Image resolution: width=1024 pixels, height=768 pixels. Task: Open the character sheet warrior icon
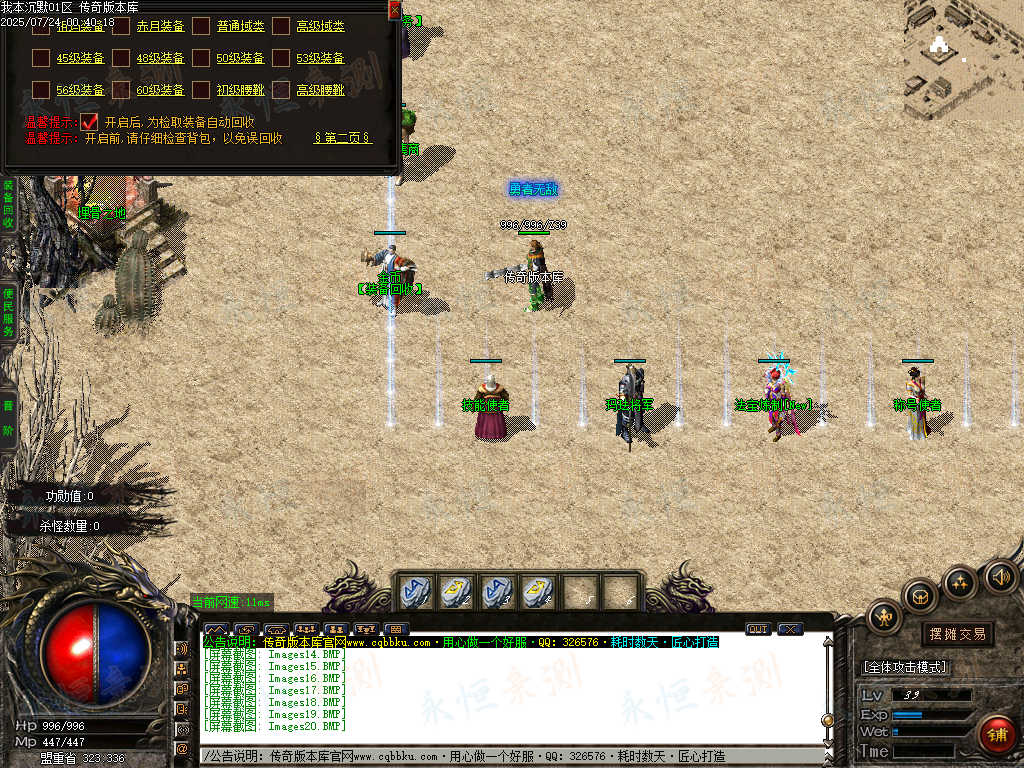point(884,617)
